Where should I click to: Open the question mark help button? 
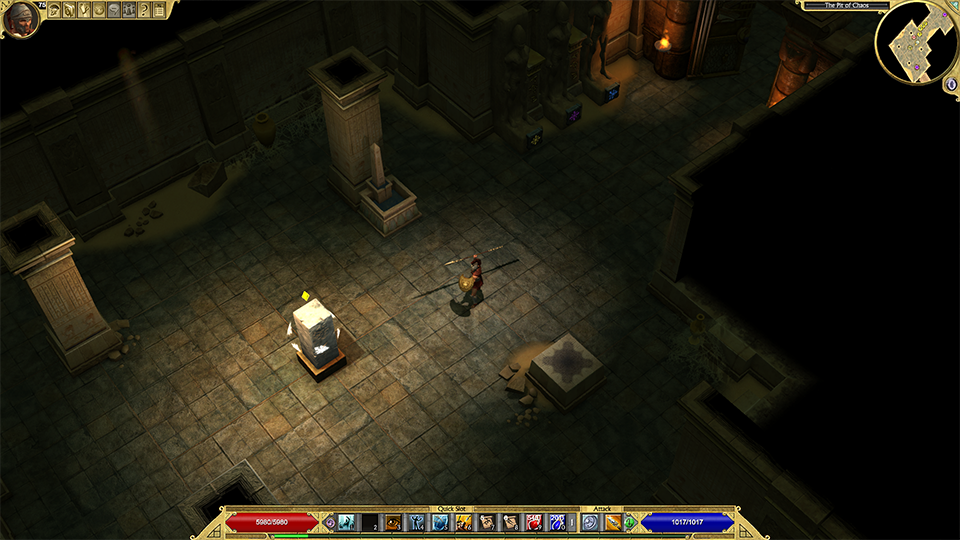(144, 10)
